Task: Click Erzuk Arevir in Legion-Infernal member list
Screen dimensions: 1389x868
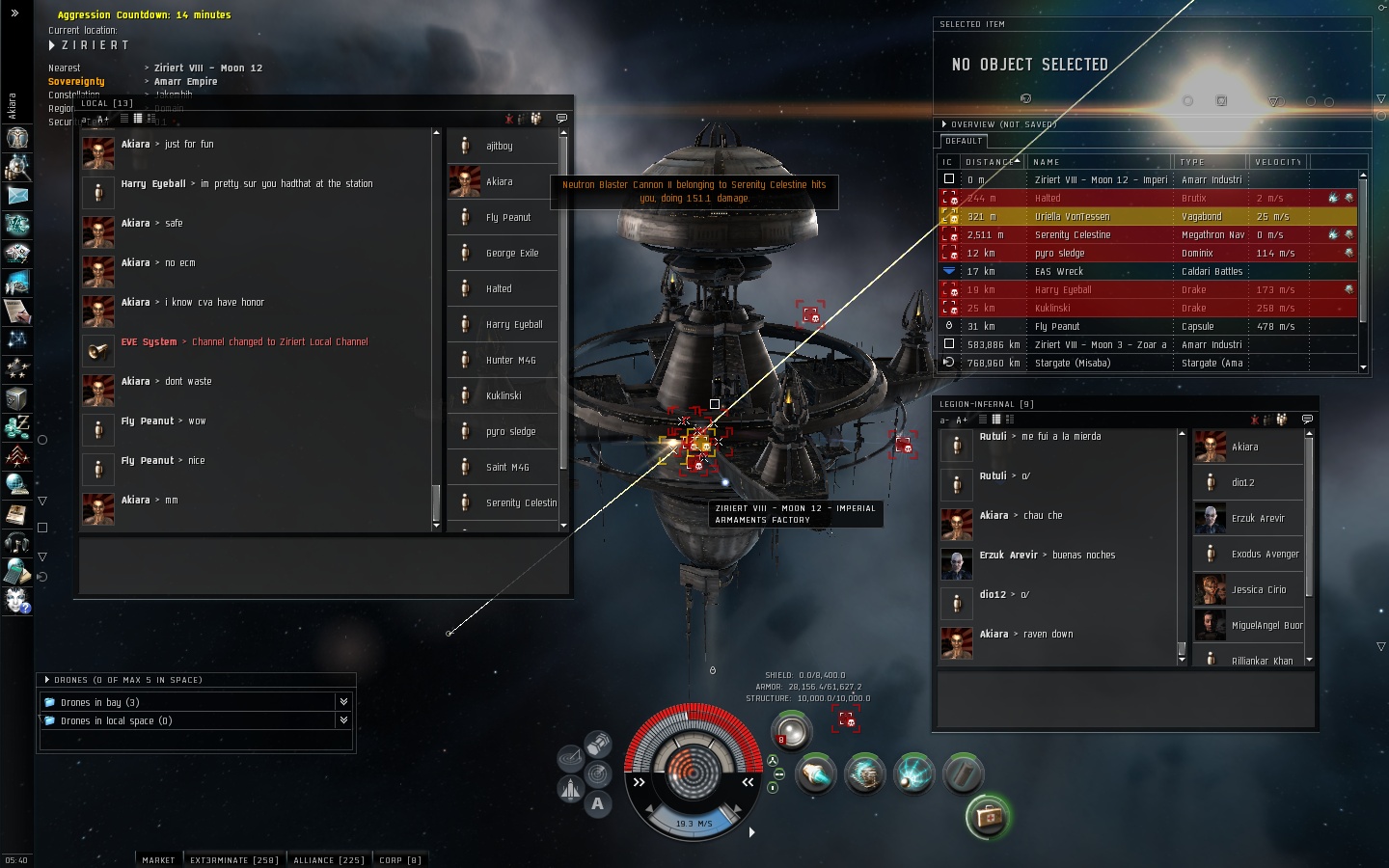Action: coord(1257,518)
